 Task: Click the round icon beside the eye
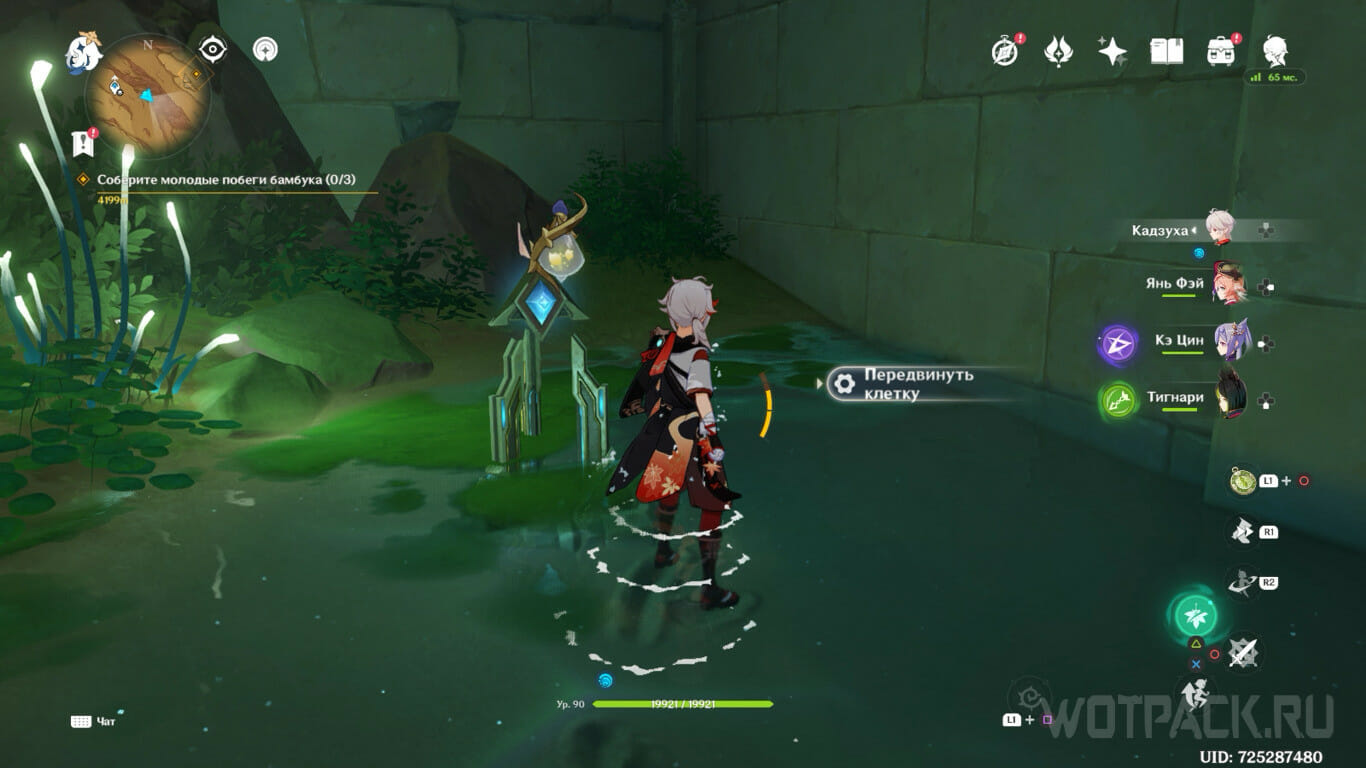(x=265, y=48)
